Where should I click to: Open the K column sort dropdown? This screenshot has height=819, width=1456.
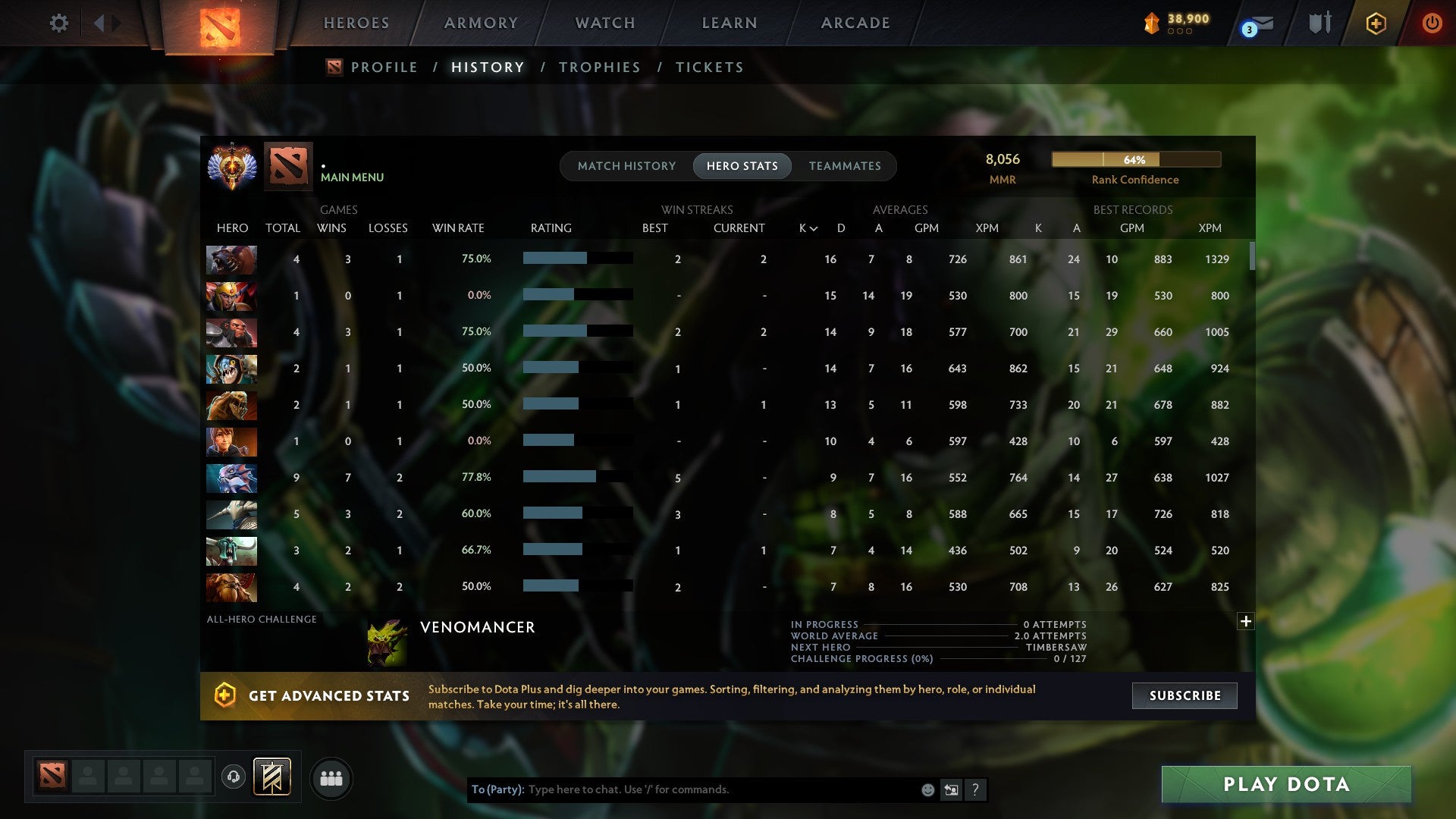[x=806, y=227]
